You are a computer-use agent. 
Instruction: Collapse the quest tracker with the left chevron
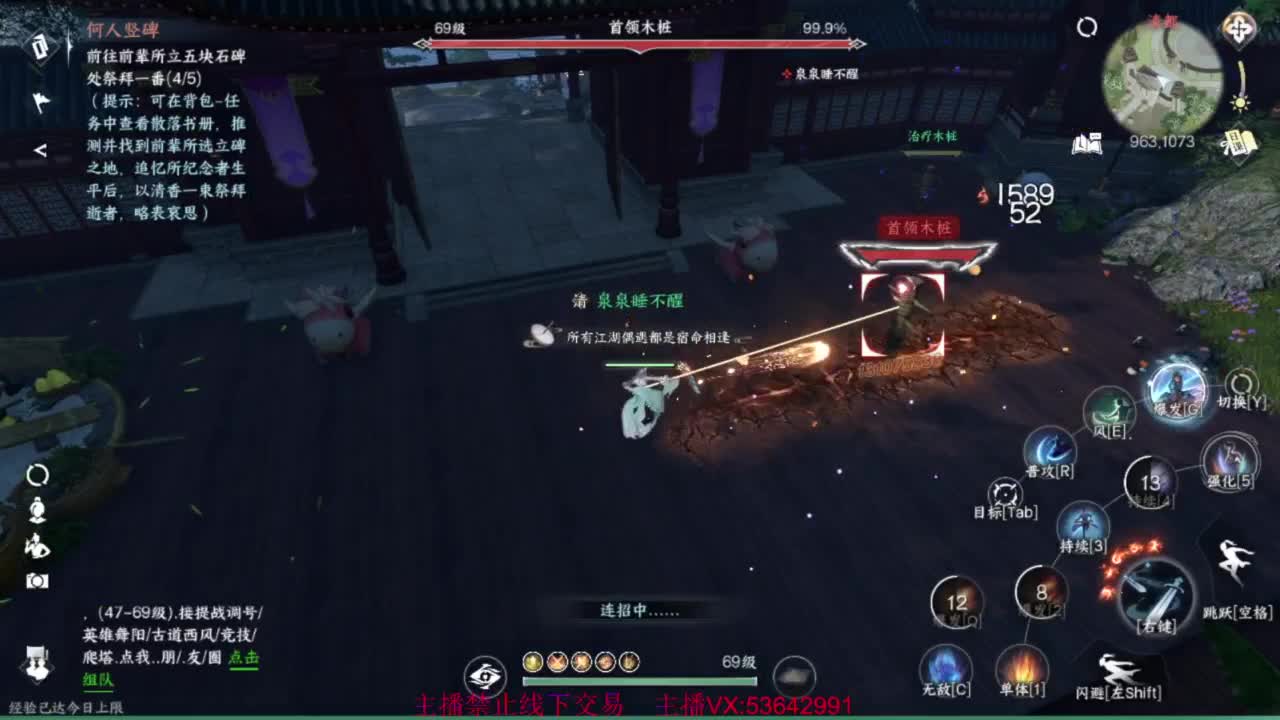(38, 152)
